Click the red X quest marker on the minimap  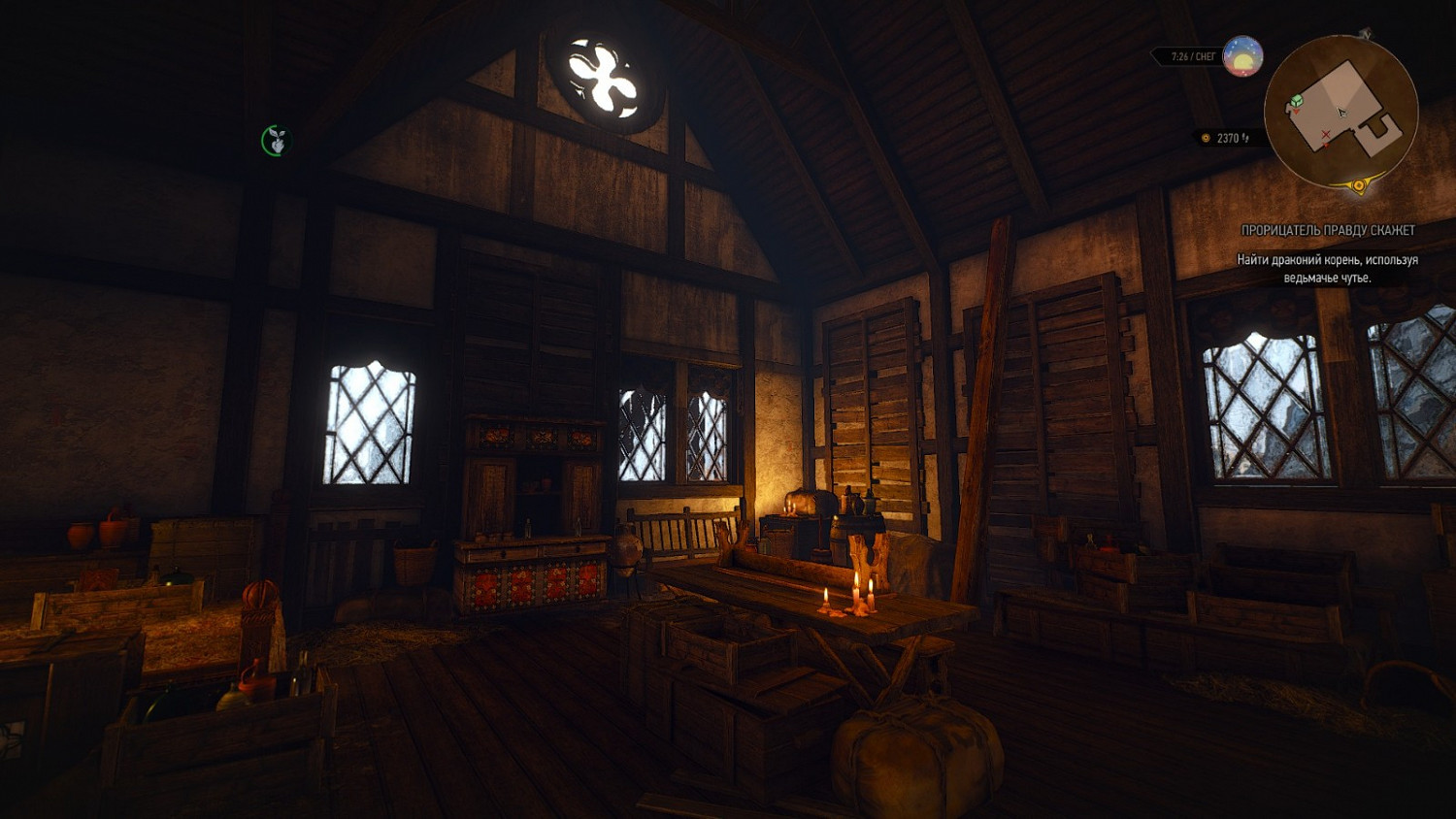click(x=1326, y=134)
